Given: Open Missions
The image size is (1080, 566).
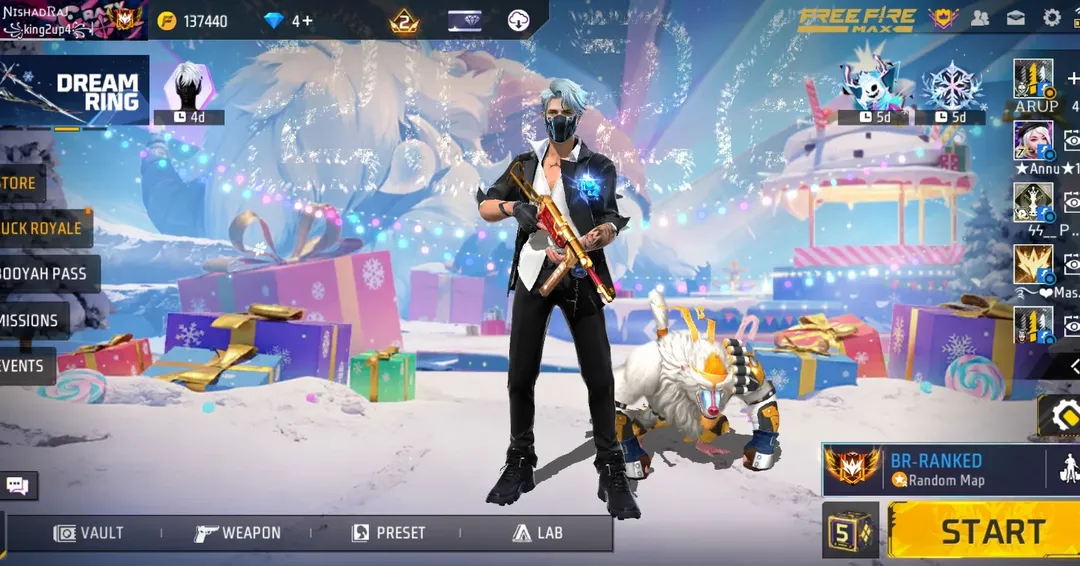Looking at the screenshot, I should coord(31,320).
